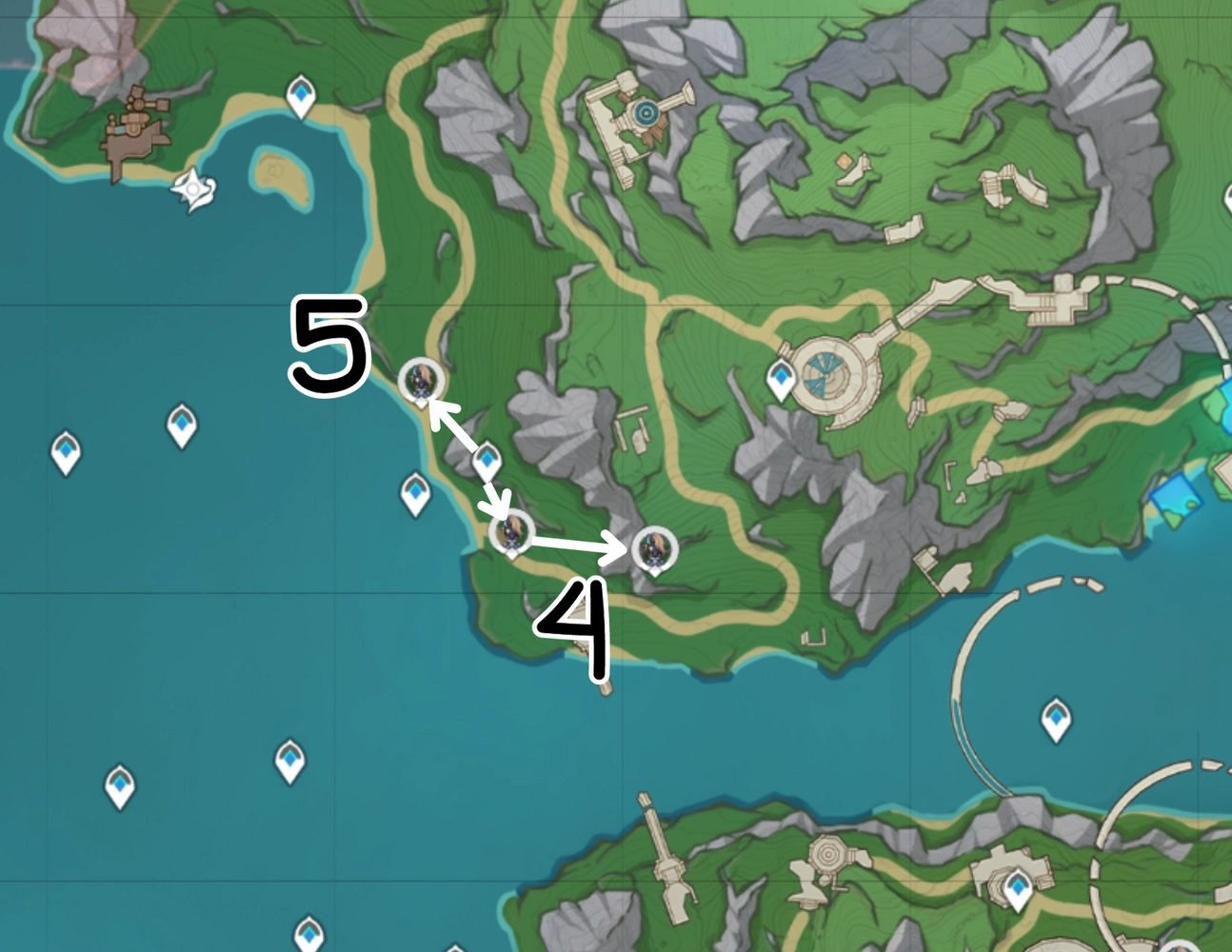Select the enemy marker labeled 4
Screen dimensions: 1232x952
[x=653, y=547]
